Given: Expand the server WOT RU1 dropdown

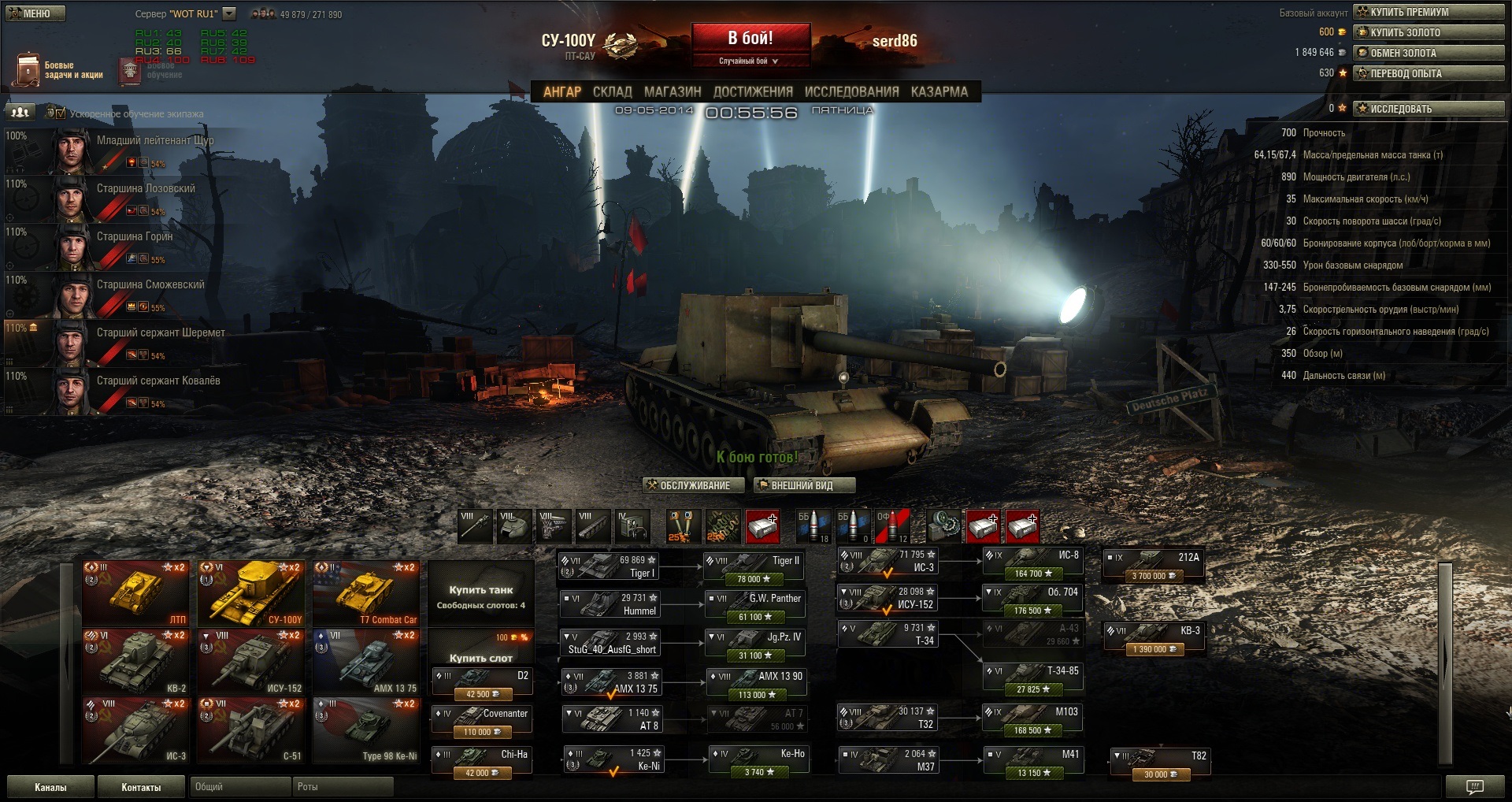Looking at the screenshot, I should (229, 13).
